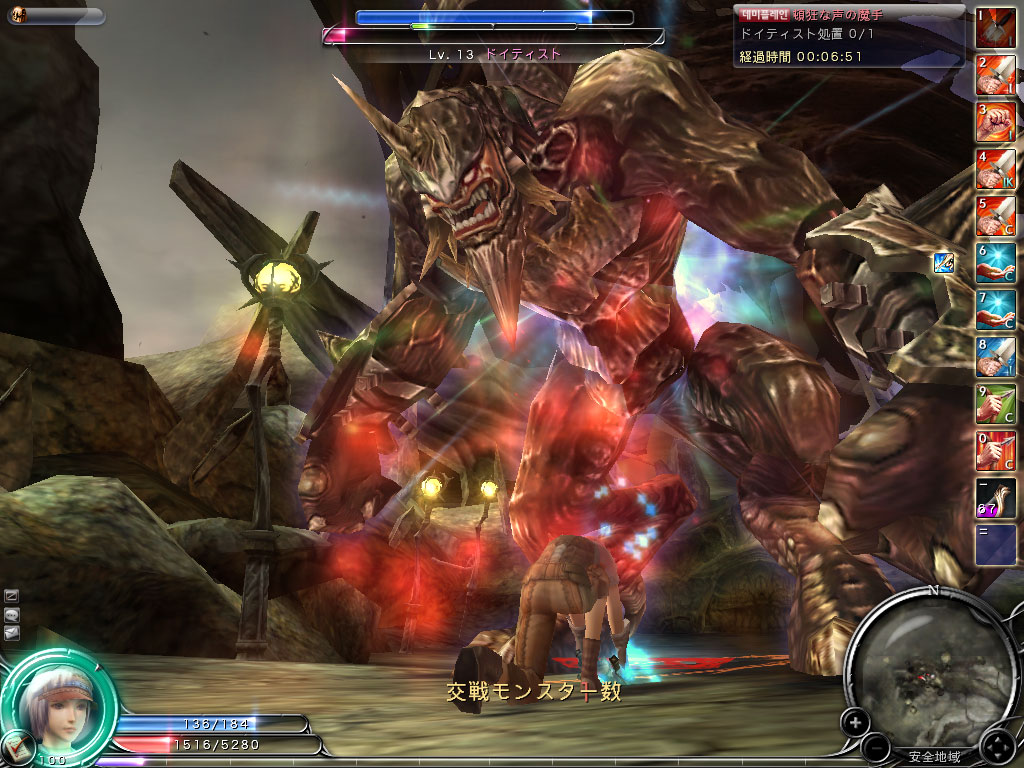The image size is (1024, 768).
Task: Select the sword skill in slot 4
Action: tap(995, 170)
